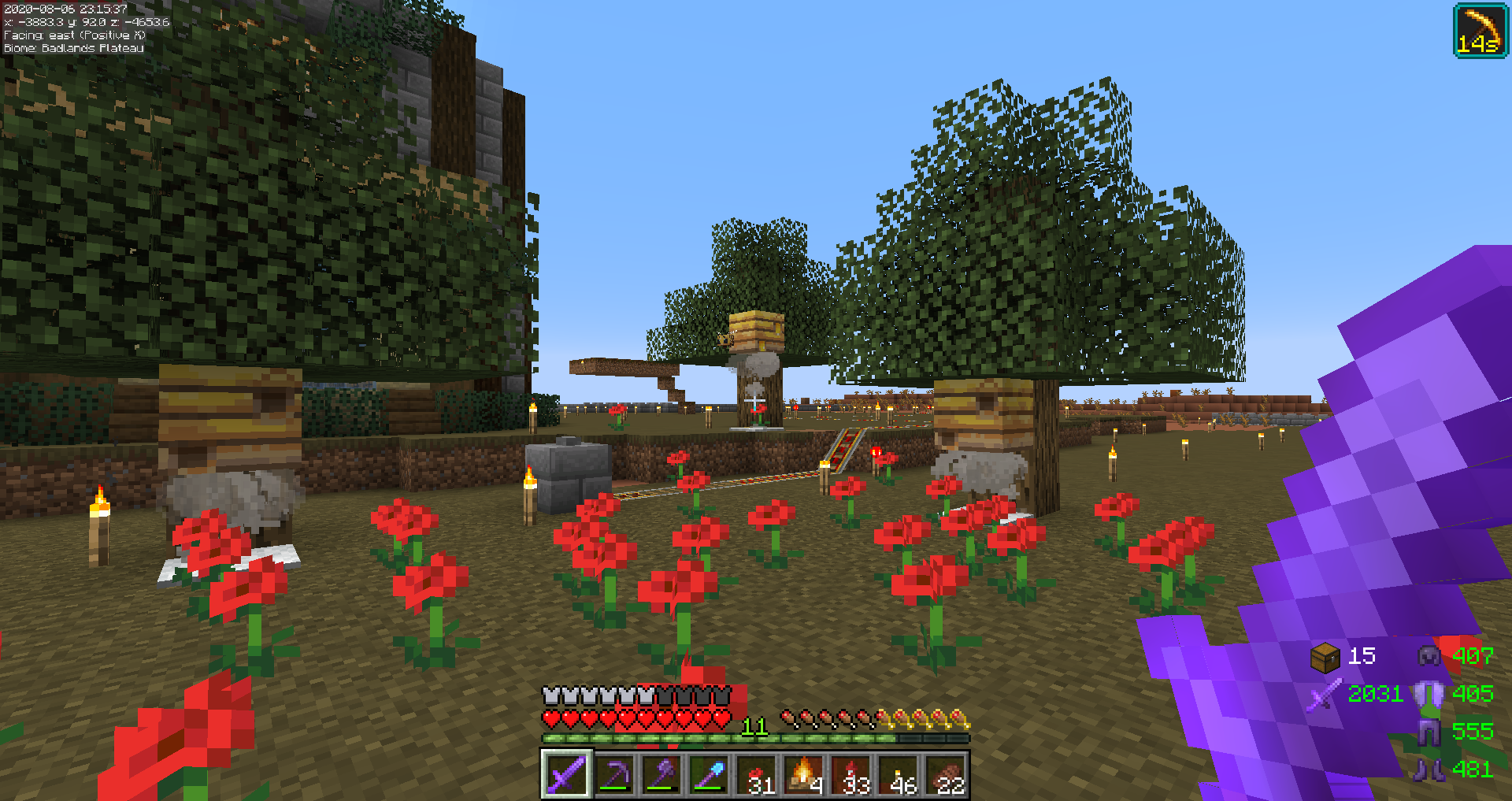Select the netherite pickaxe hotbar slot
Image resolution: width=1512 pixels, height=801 pixels.
pyautogui.click(x=614, y=774)
